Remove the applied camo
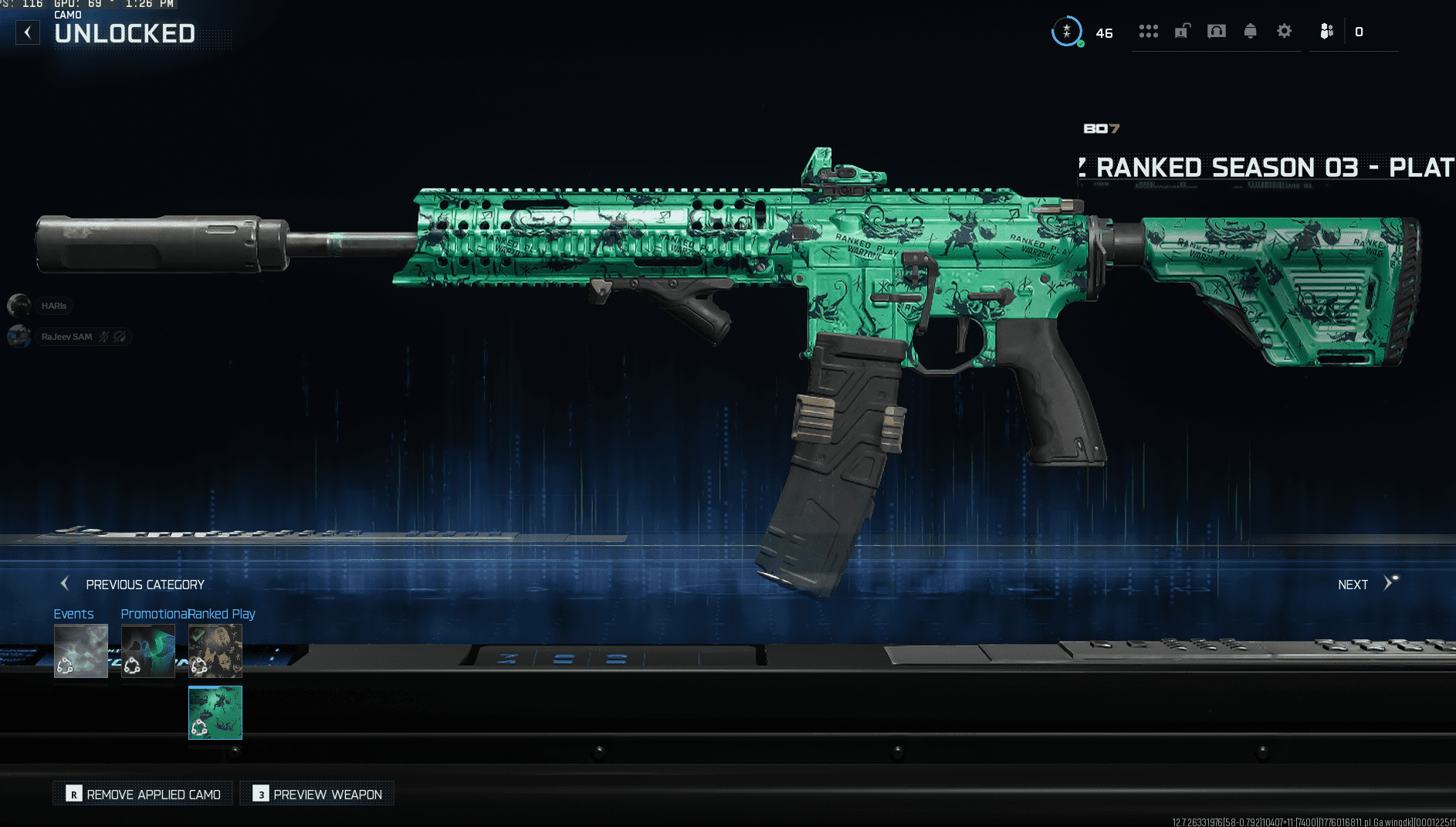This screenshot has height=827, width=1456. [x=144, y=794]
